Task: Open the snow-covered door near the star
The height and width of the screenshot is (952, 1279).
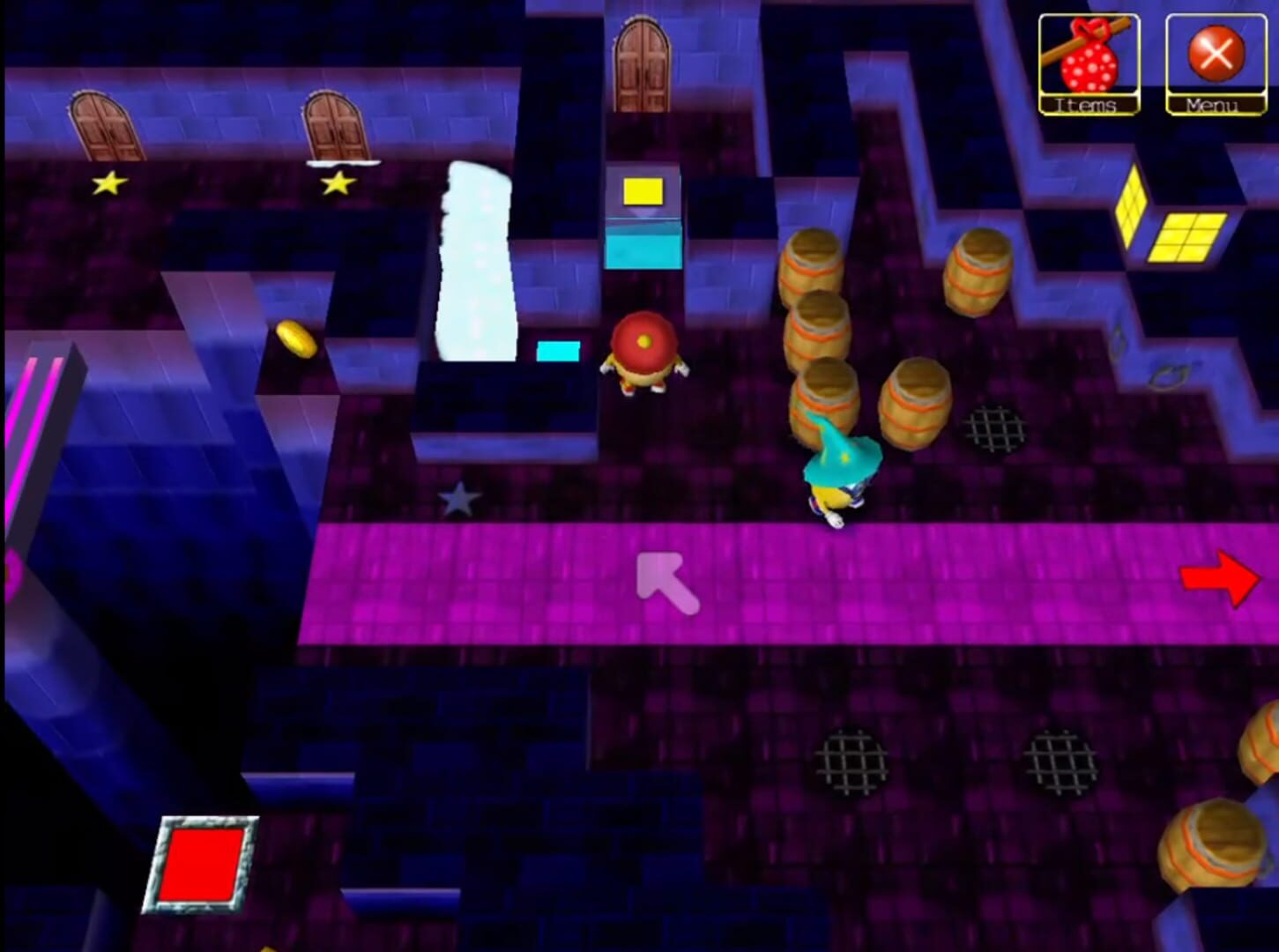Action: click(x=333, y=128)
